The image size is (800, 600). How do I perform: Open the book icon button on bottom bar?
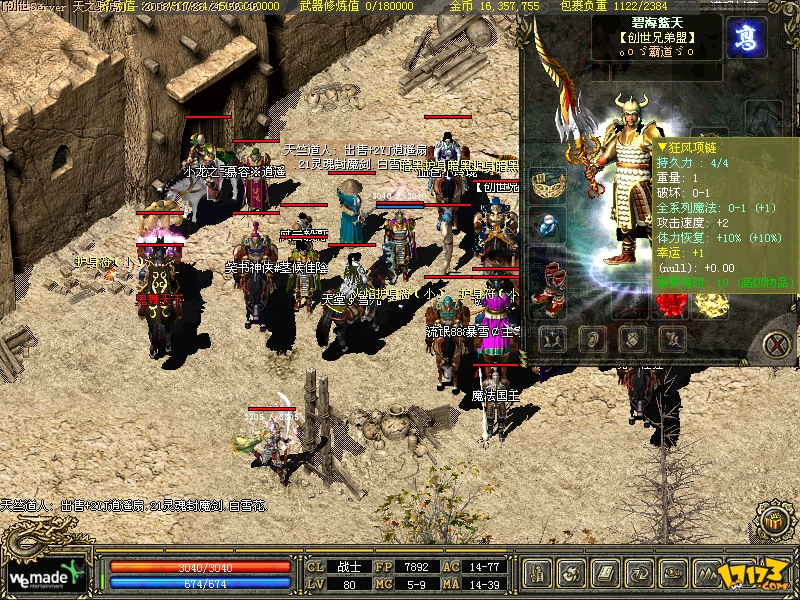coord(606,574)
